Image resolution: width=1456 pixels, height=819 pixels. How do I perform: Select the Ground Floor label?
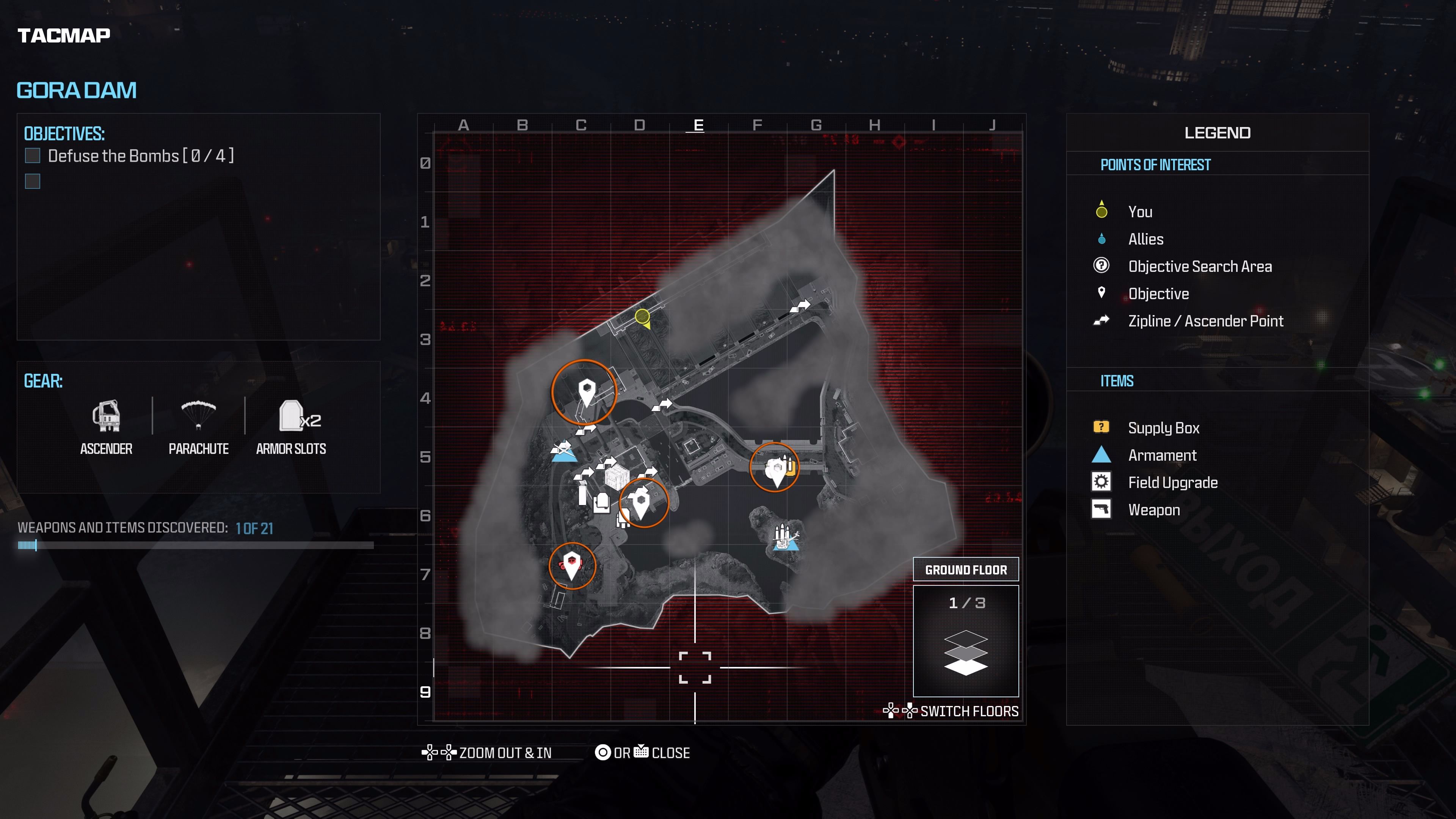[966, 569]
